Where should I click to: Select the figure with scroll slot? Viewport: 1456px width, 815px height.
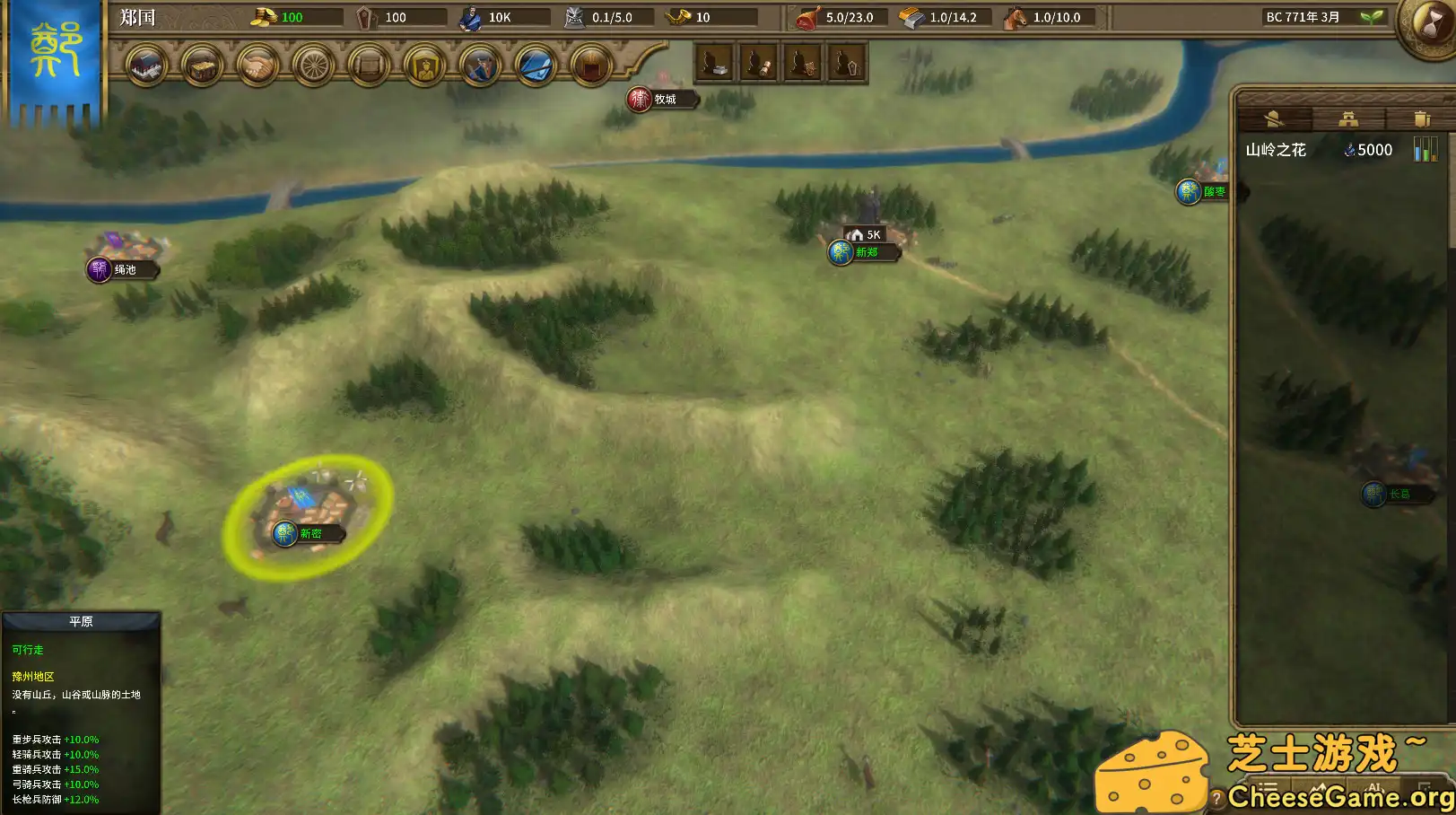tap(759, 64)
